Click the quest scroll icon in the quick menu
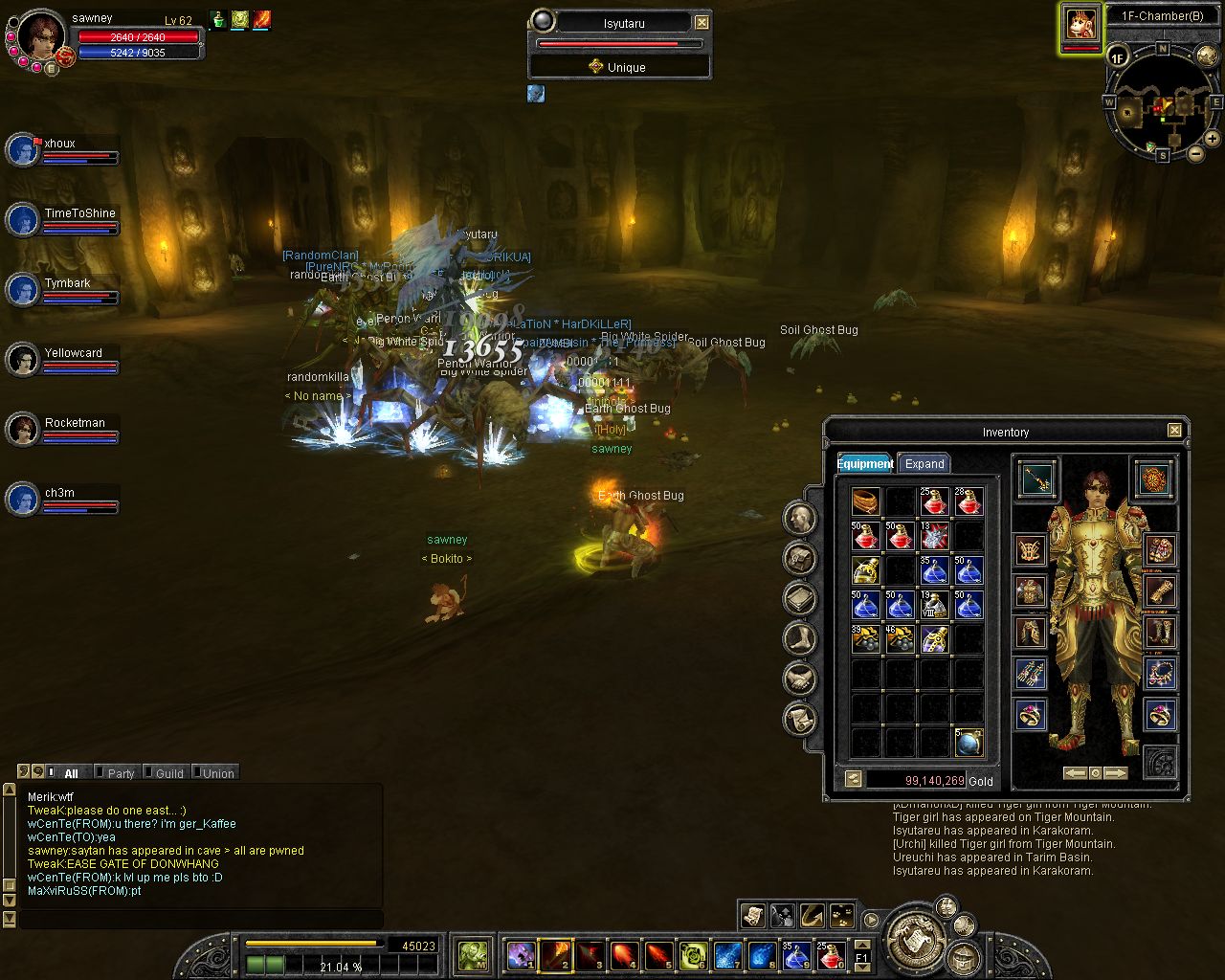The height and width of the screenshot is (980, 1225). [x=752, y=916]
